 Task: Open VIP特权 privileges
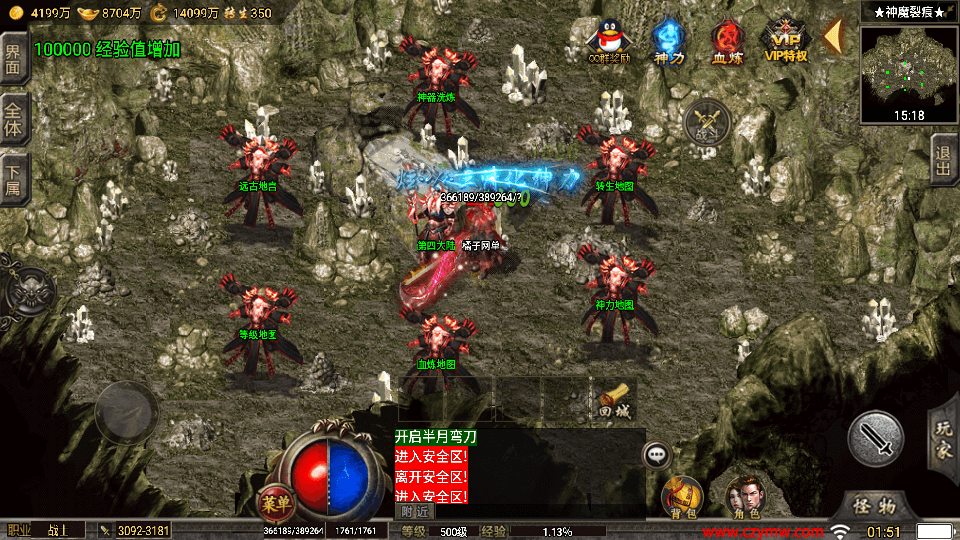pos(786,42)
